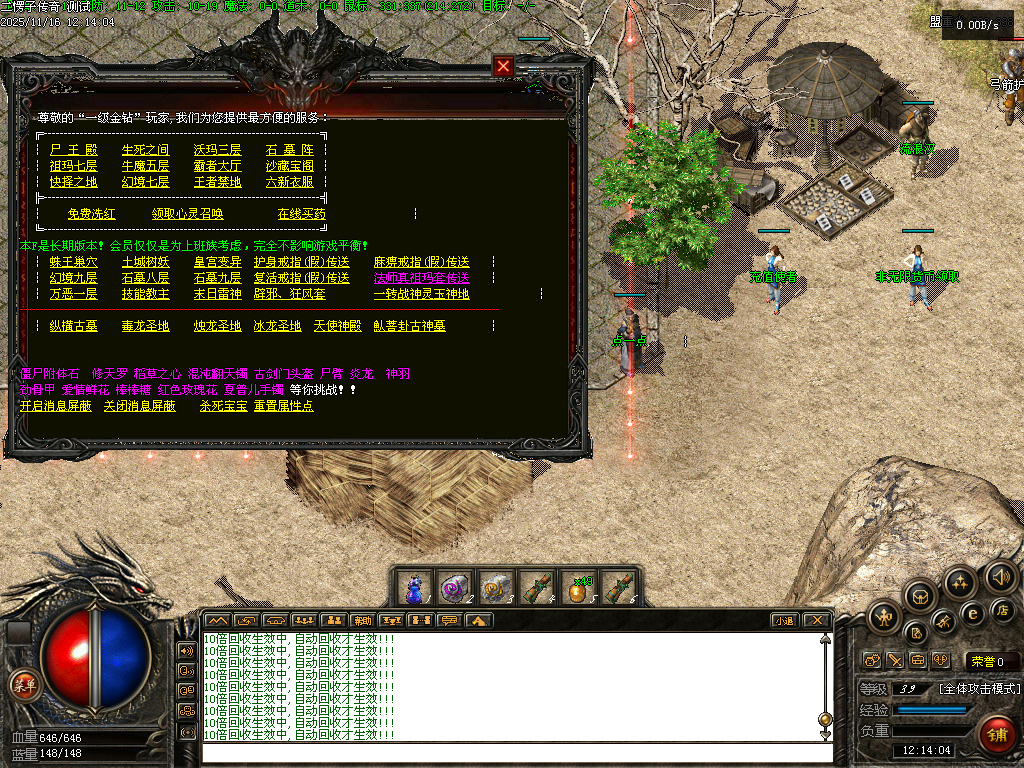Visit the 技能教主 skill trainer link
1024x768 pixels.
(145, 294)
